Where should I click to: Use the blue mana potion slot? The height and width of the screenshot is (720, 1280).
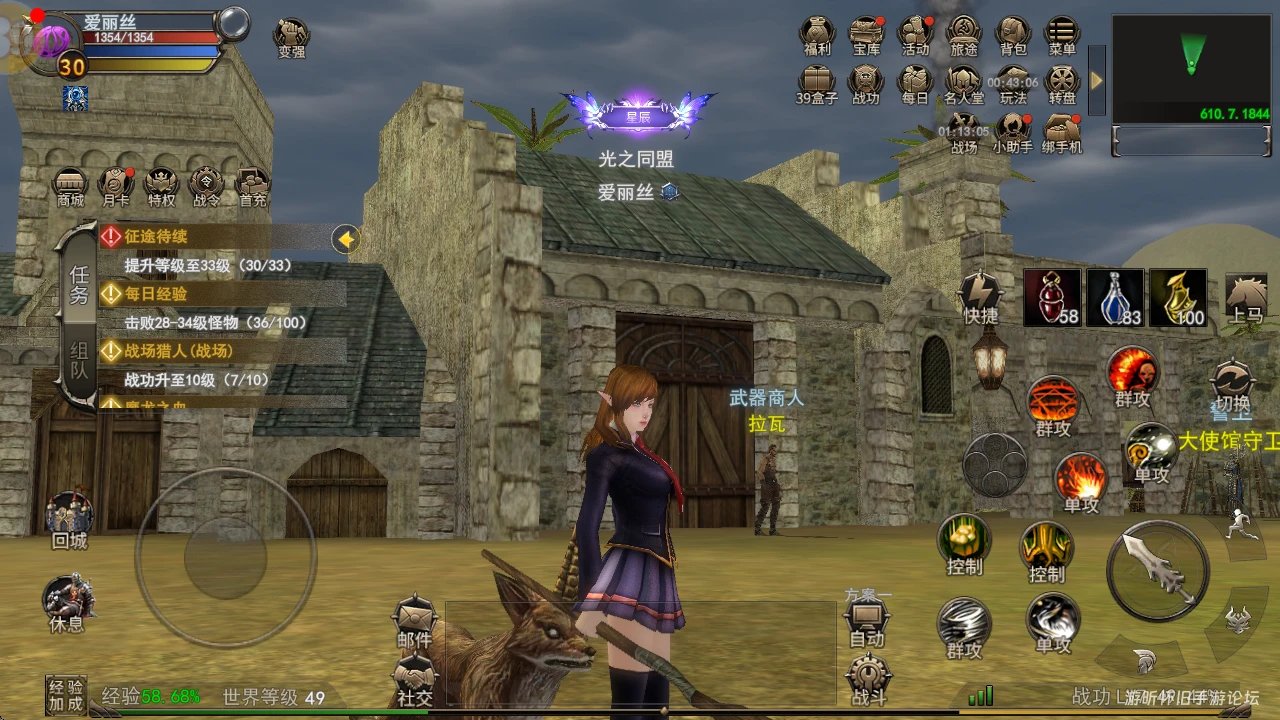pyautogui.click(x=1115, y=298)
